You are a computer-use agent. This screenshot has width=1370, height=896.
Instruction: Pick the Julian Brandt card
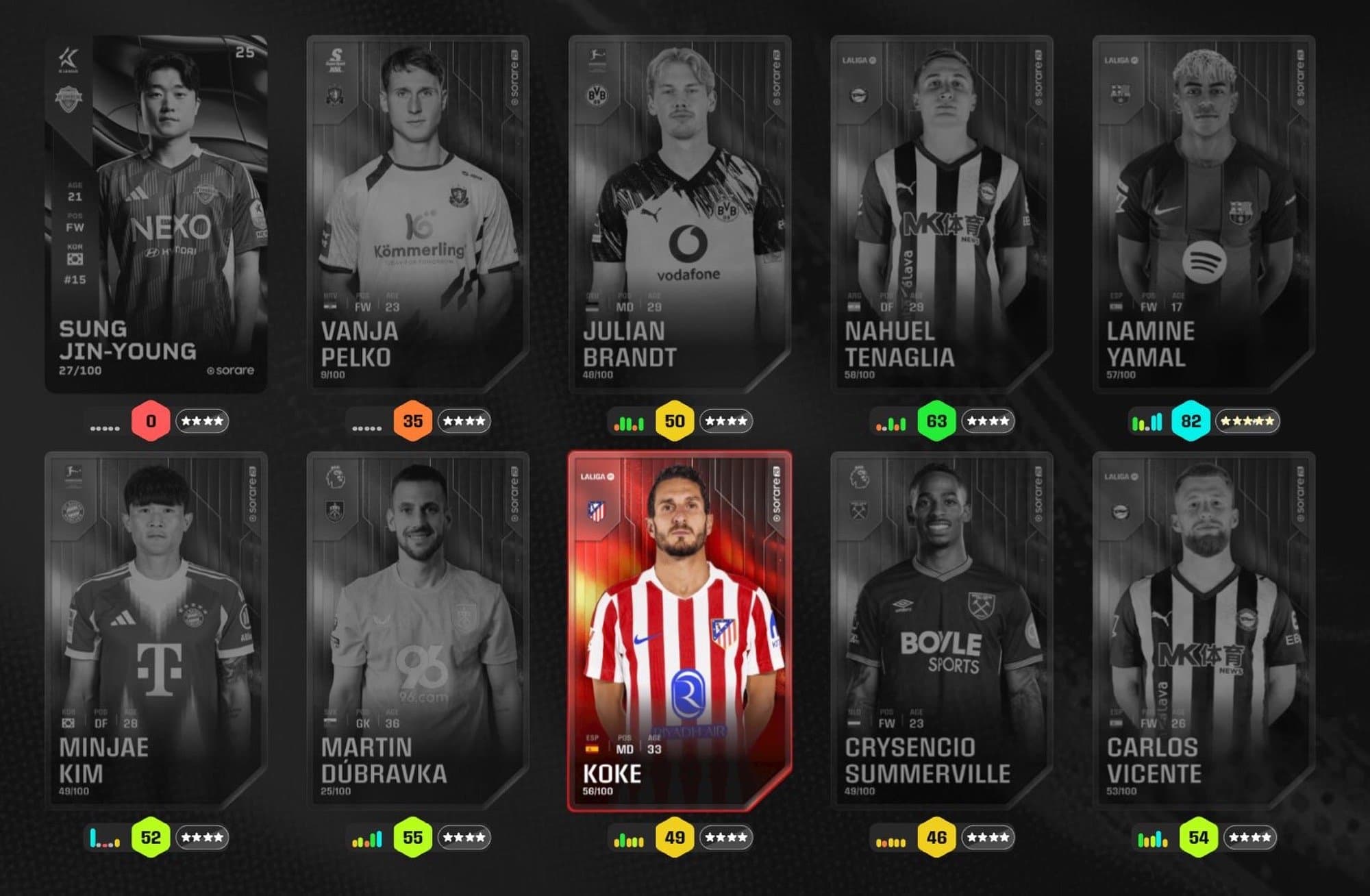tap(680, 214)
